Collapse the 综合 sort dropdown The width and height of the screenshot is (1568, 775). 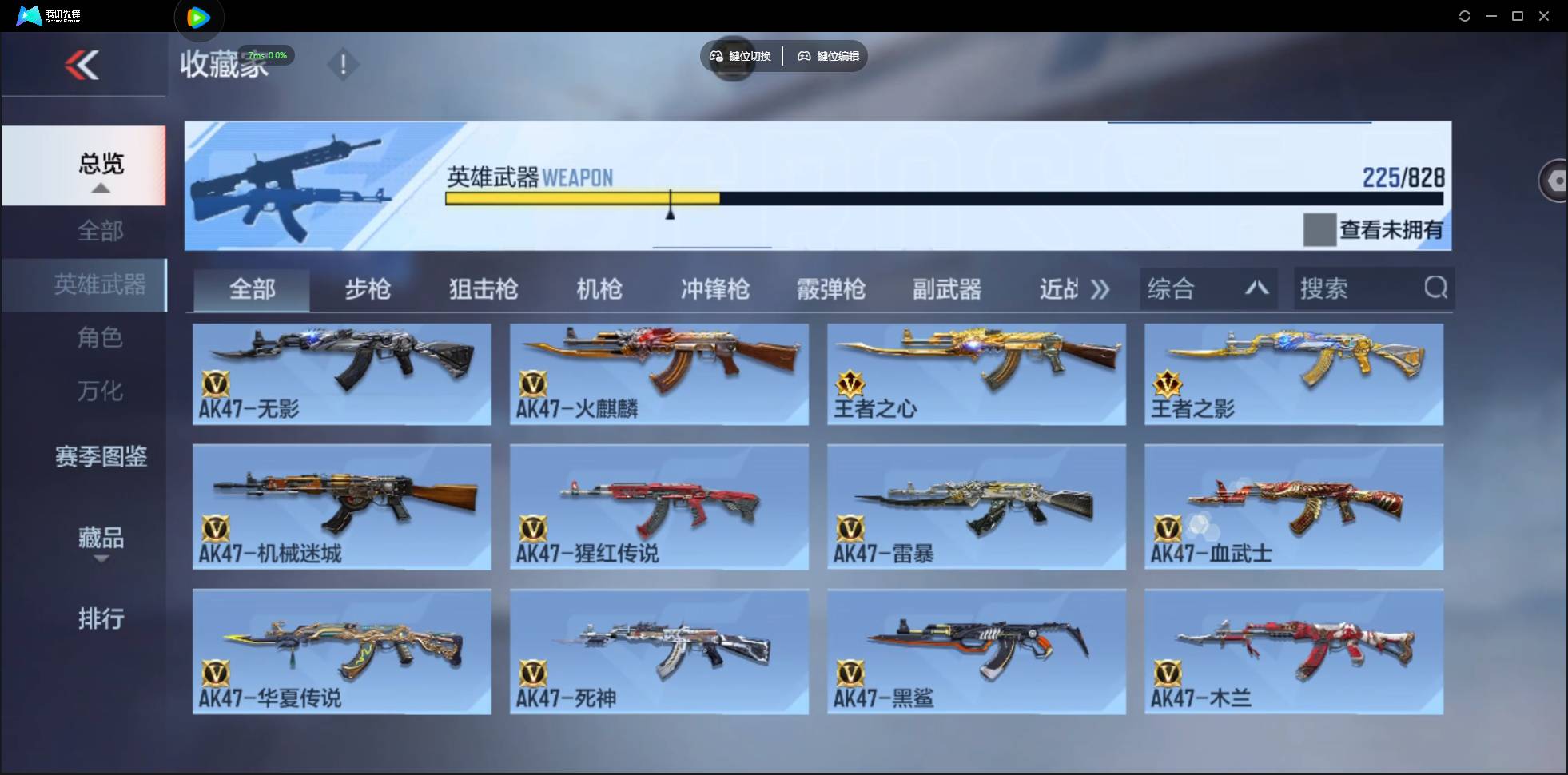1257,288
